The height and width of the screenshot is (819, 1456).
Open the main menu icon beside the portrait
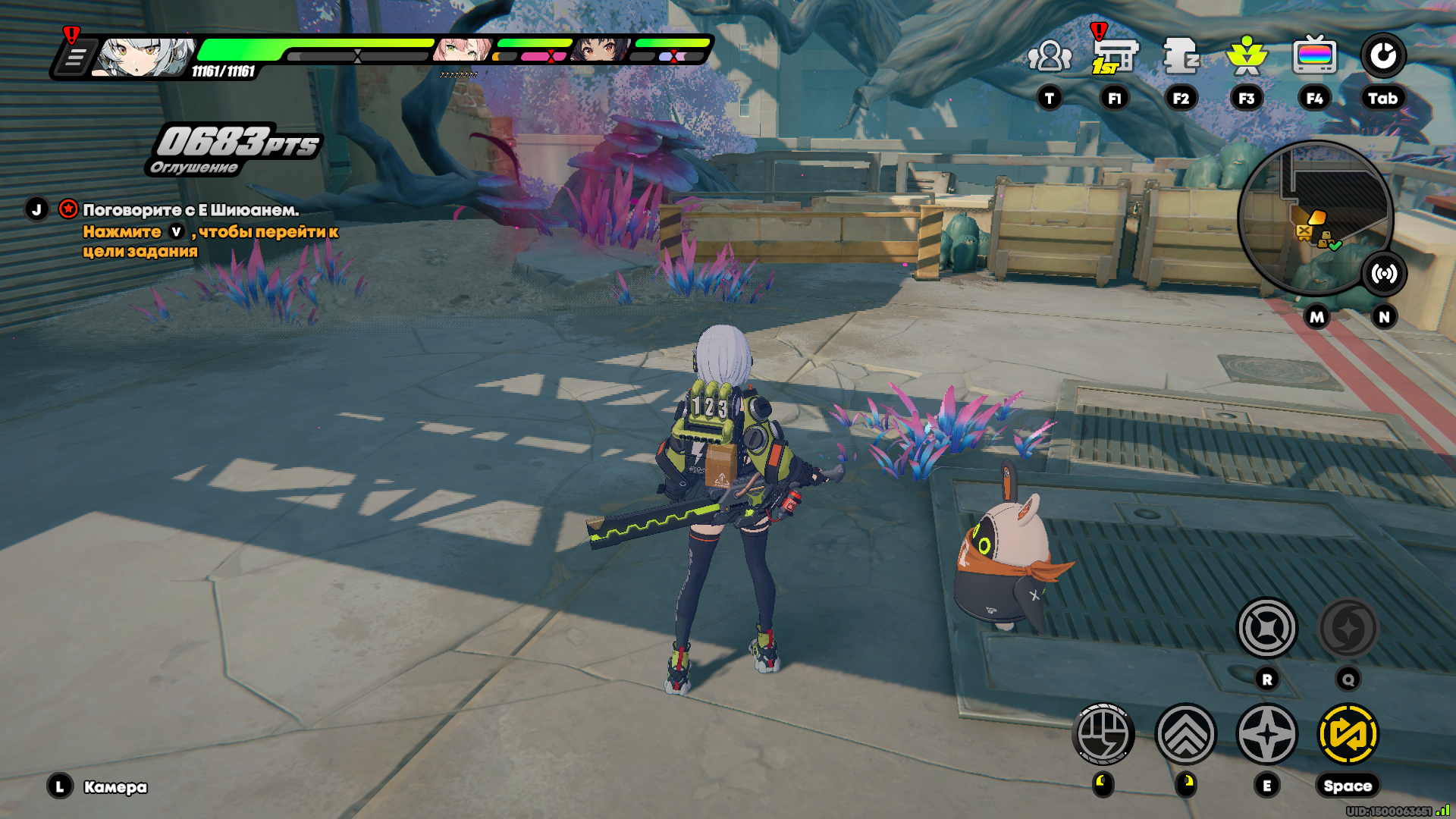point(74,58)
